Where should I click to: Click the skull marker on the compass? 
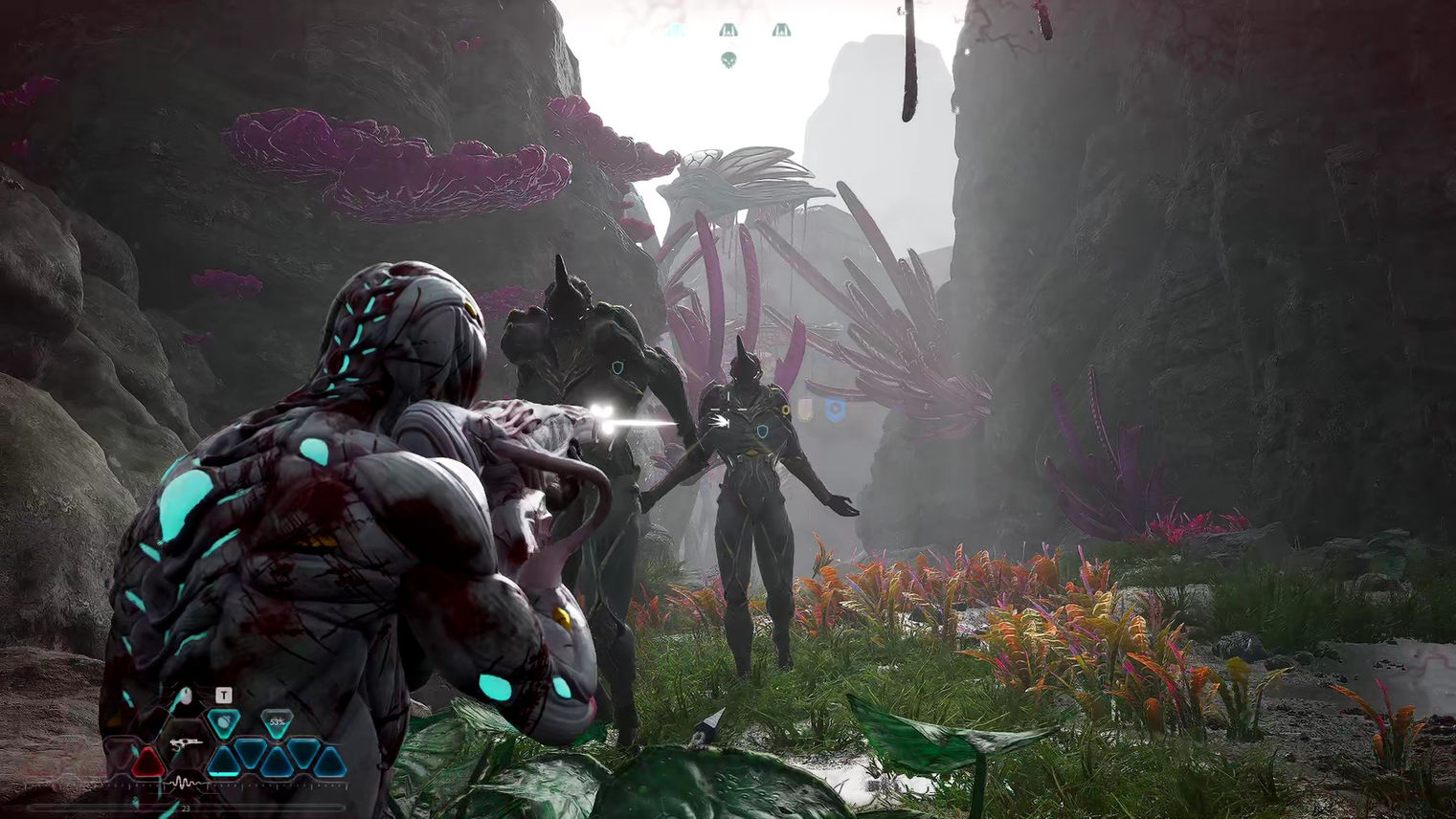point(728,59)
